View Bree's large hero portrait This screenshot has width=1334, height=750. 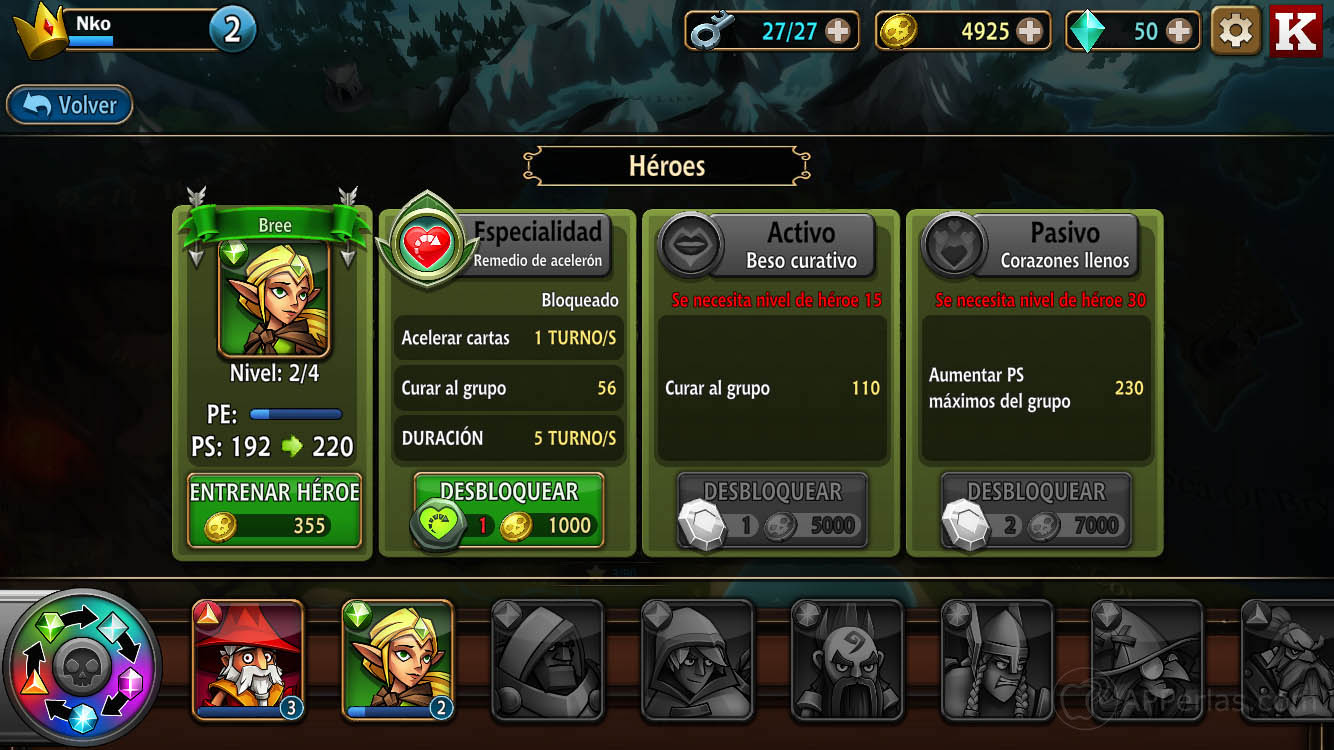(274, 298)
